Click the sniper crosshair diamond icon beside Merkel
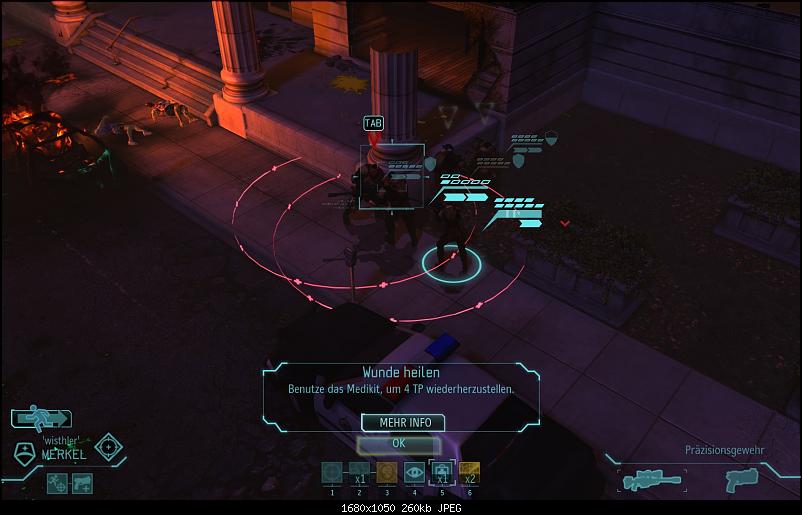802x515 pixels. 109,447
